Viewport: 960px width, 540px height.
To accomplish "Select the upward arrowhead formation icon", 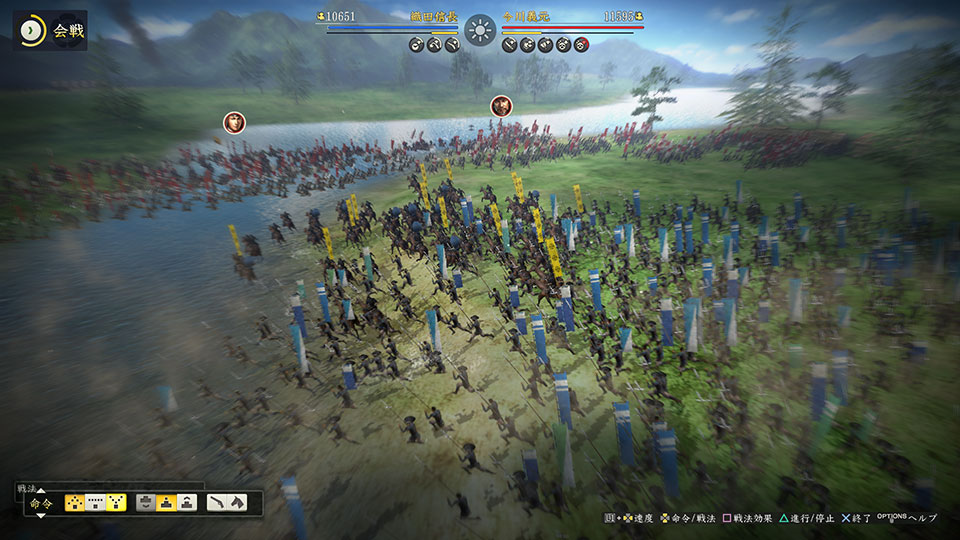I will [x=75, y=503].
